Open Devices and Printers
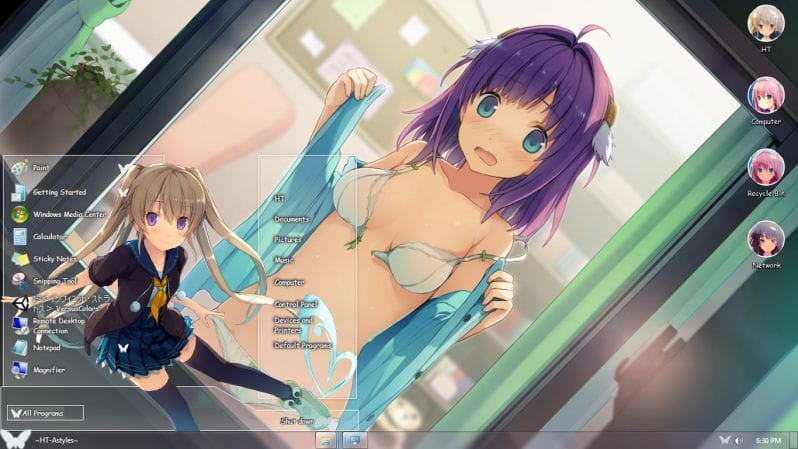The image size is (798, 449). pos(294,325)
